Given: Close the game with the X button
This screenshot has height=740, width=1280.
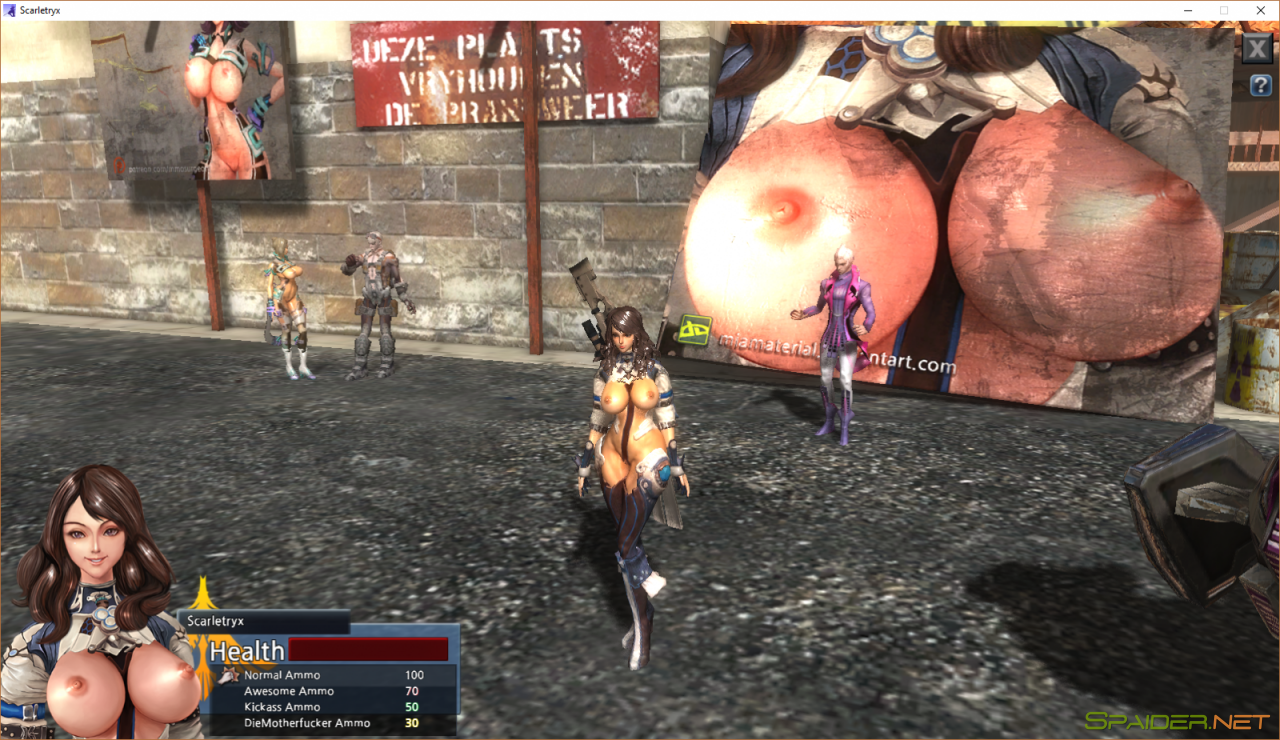Looking at the screenshot, I should pyautogui.click(x=1257, y=49).
